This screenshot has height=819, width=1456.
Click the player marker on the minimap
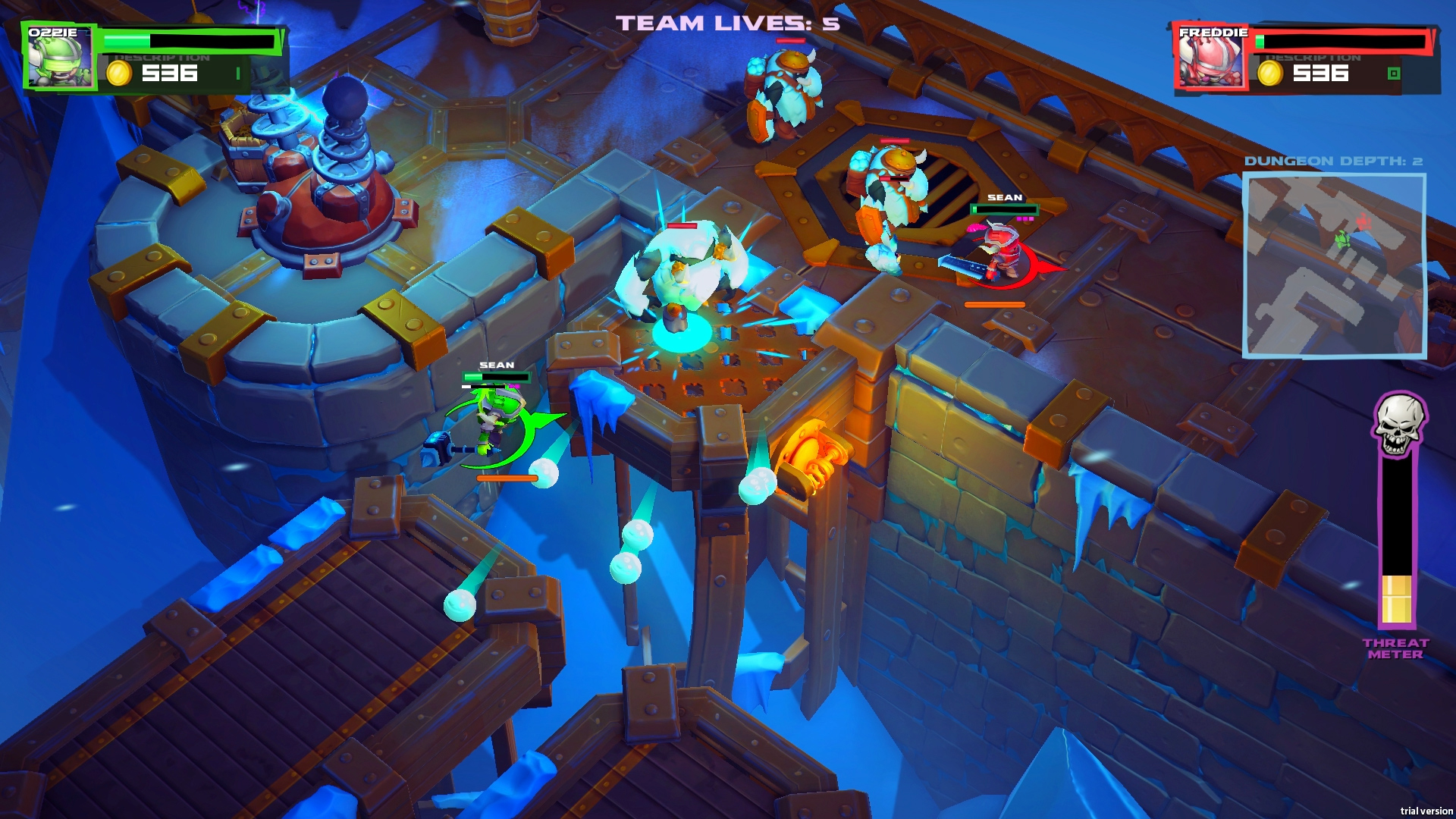1342,239
